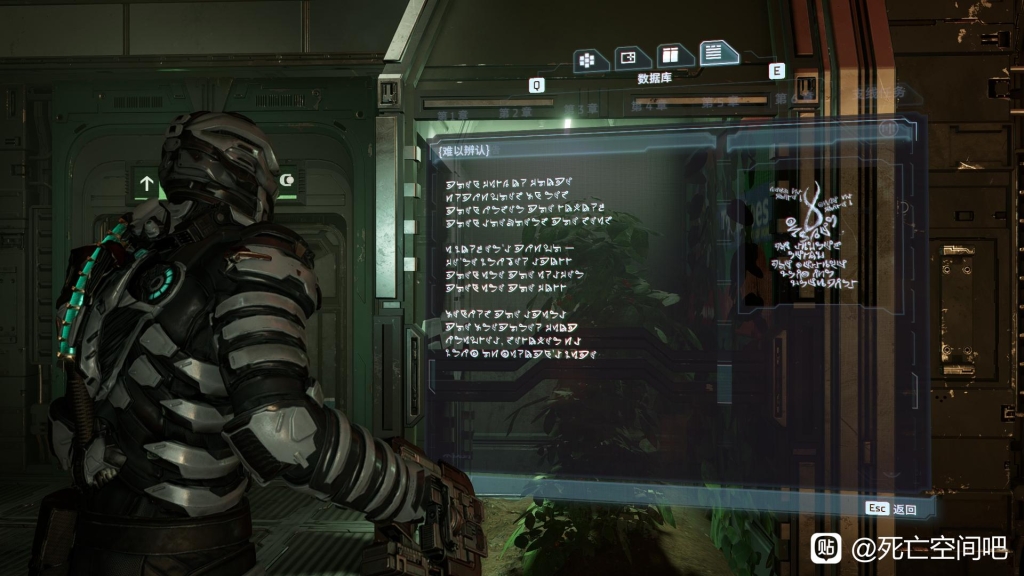Switch to the 第2章 chapter
The width and height of the screenshot is (1024, 576).
click(x=516, y=110)
